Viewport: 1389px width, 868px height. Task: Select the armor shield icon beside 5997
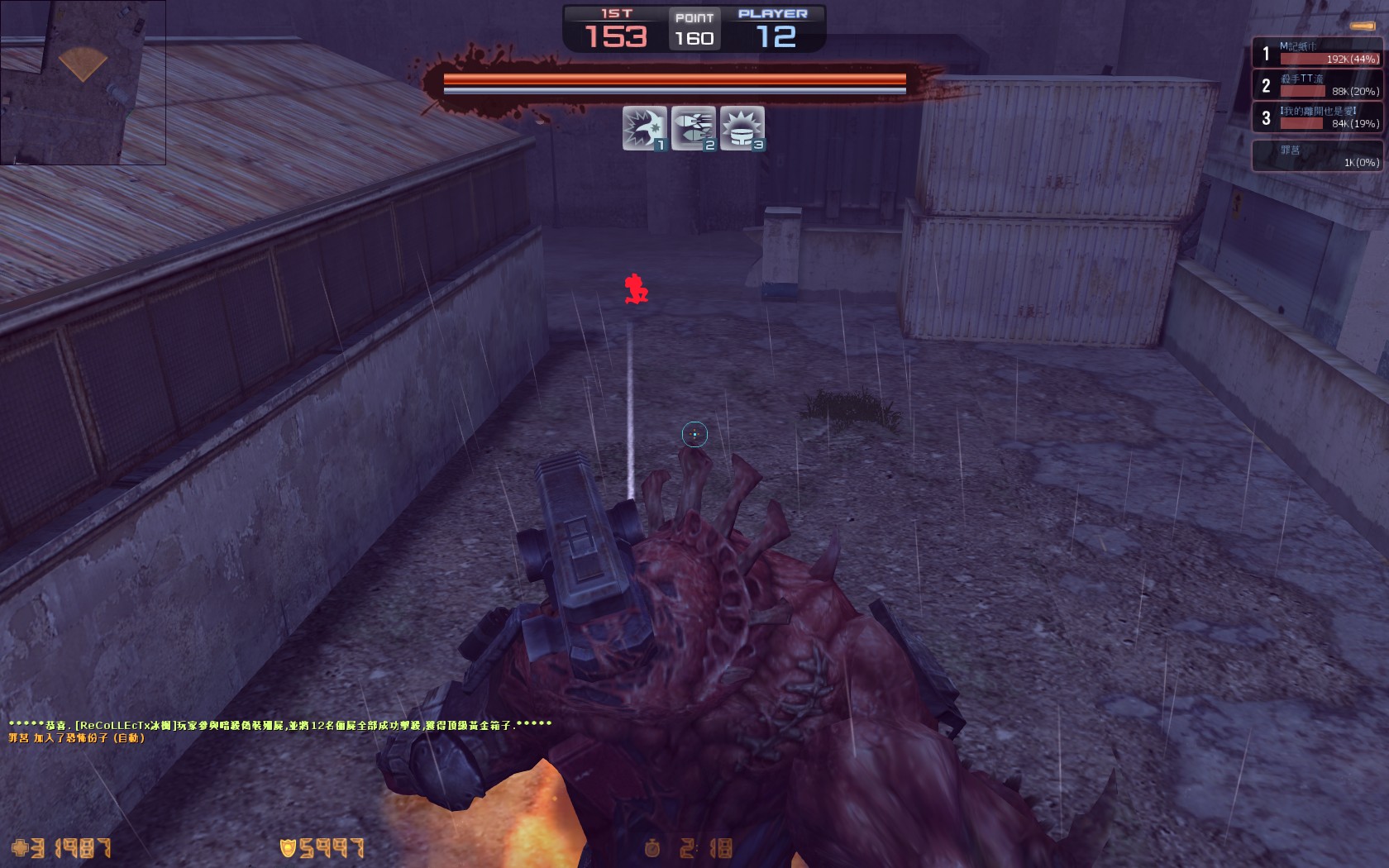coord(287,848)
